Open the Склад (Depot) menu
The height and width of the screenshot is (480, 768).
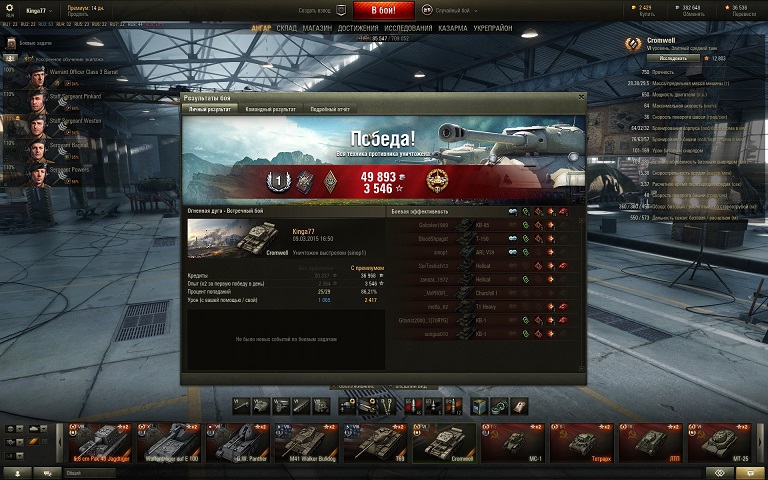coord(286,28)
